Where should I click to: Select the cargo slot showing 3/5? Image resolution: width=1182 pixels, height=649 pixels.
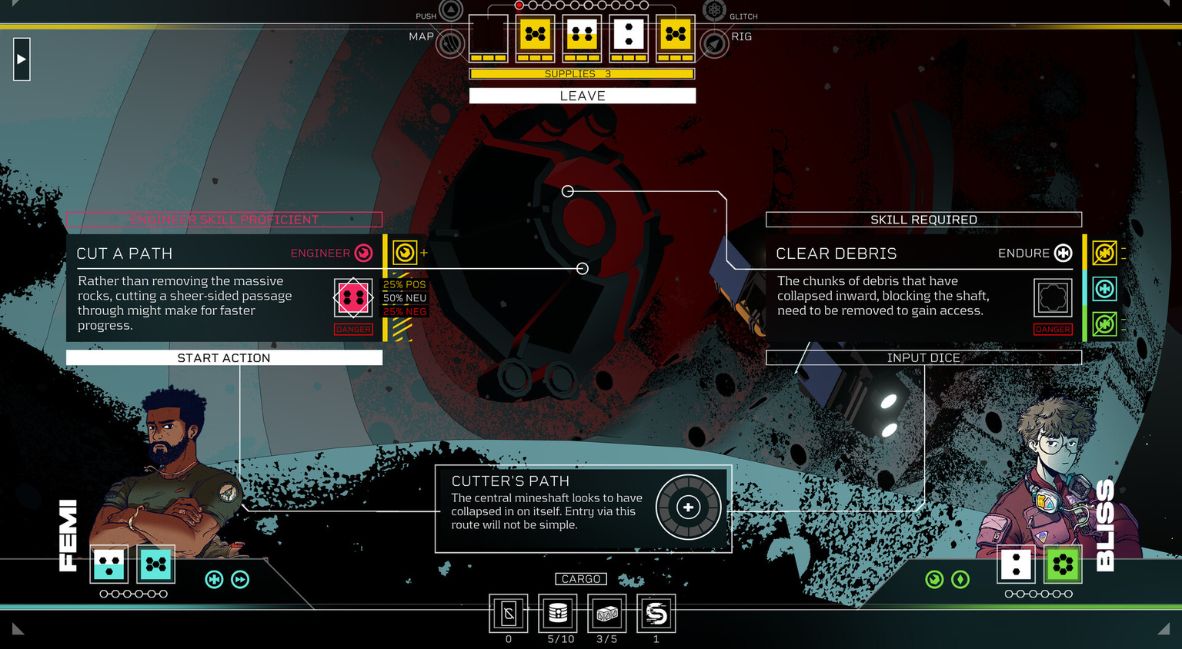[607, 613]
